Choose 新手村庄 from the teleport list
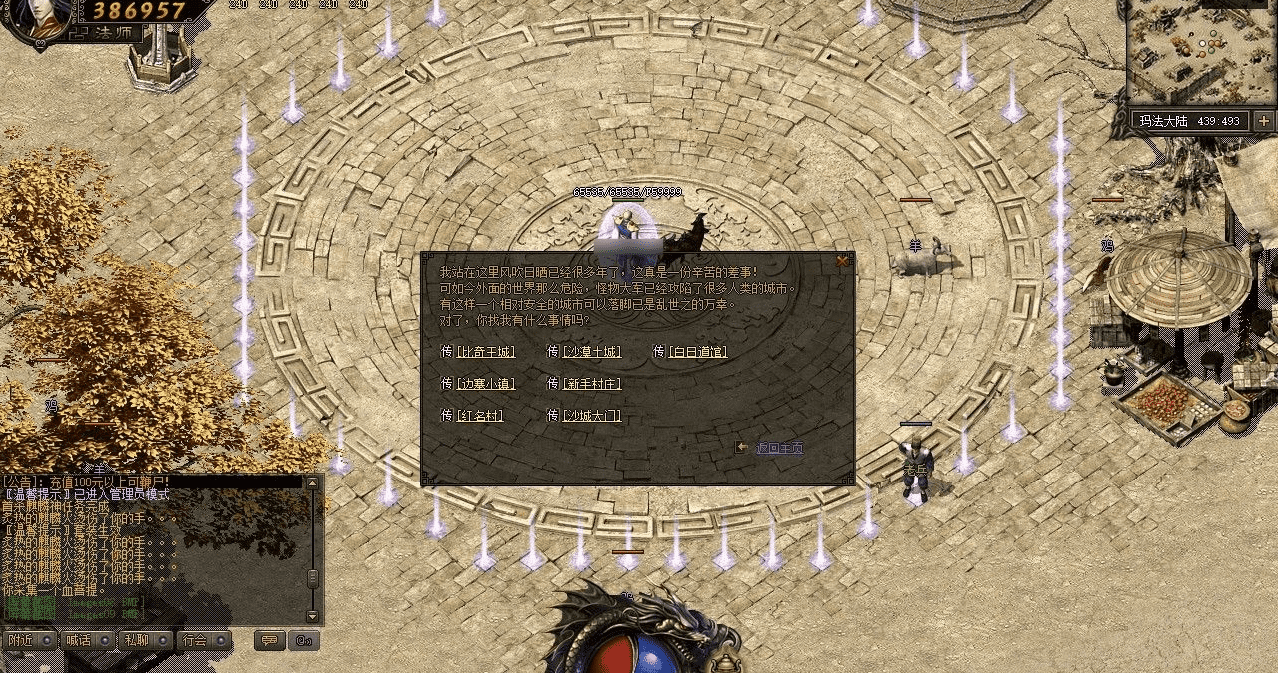Viewport: 1278px width, 673px height. [x=591, y=384]
